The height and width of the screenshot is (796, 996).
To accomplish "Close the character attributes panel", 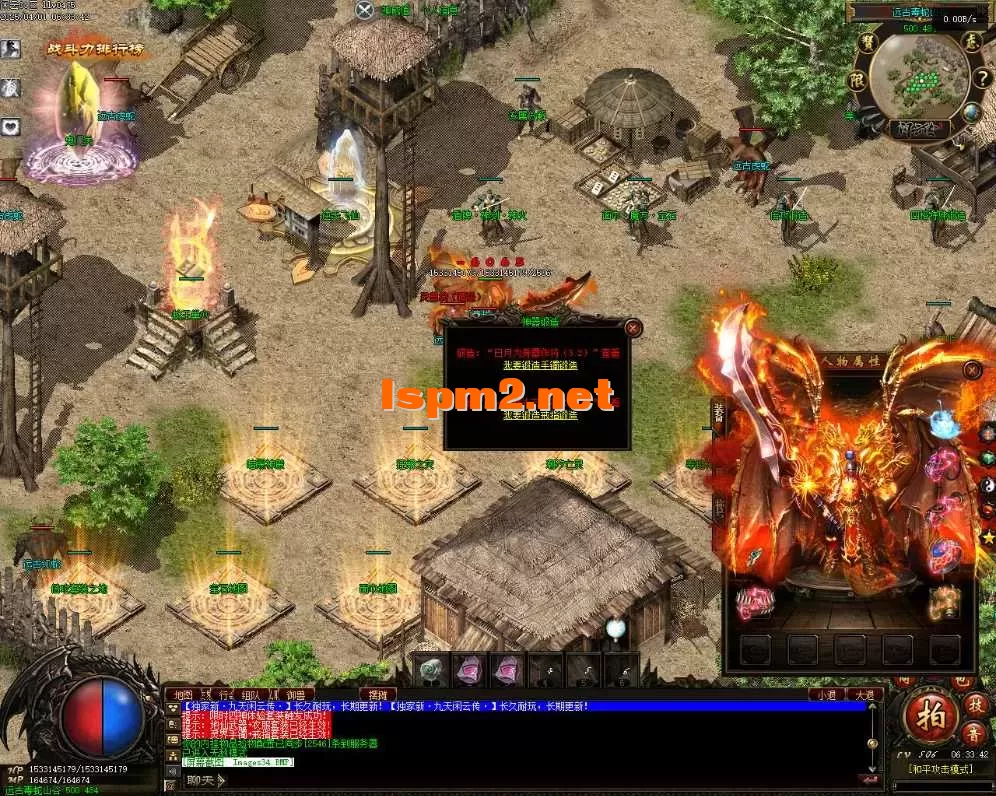I will 972,370.
